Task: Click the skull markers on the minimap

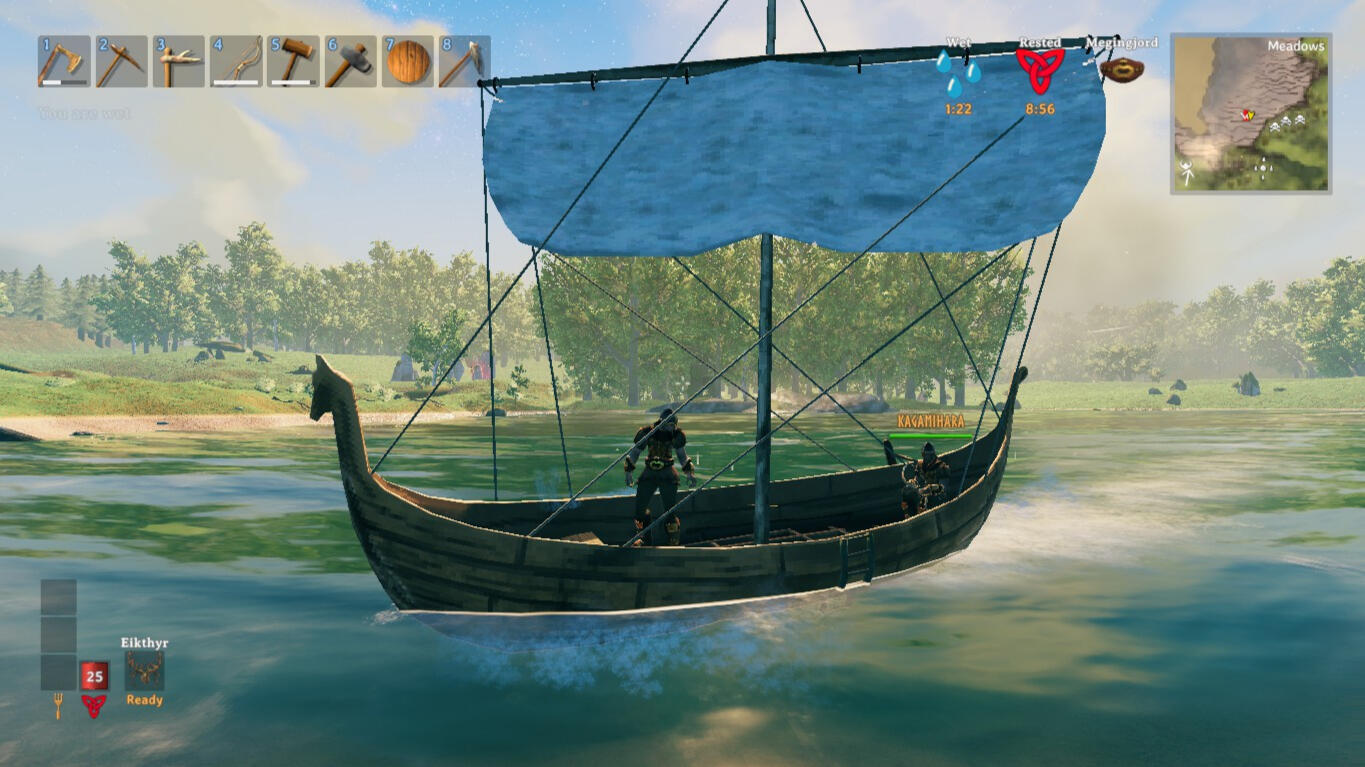Action: pyautogui.click(x=1285, y=121)
